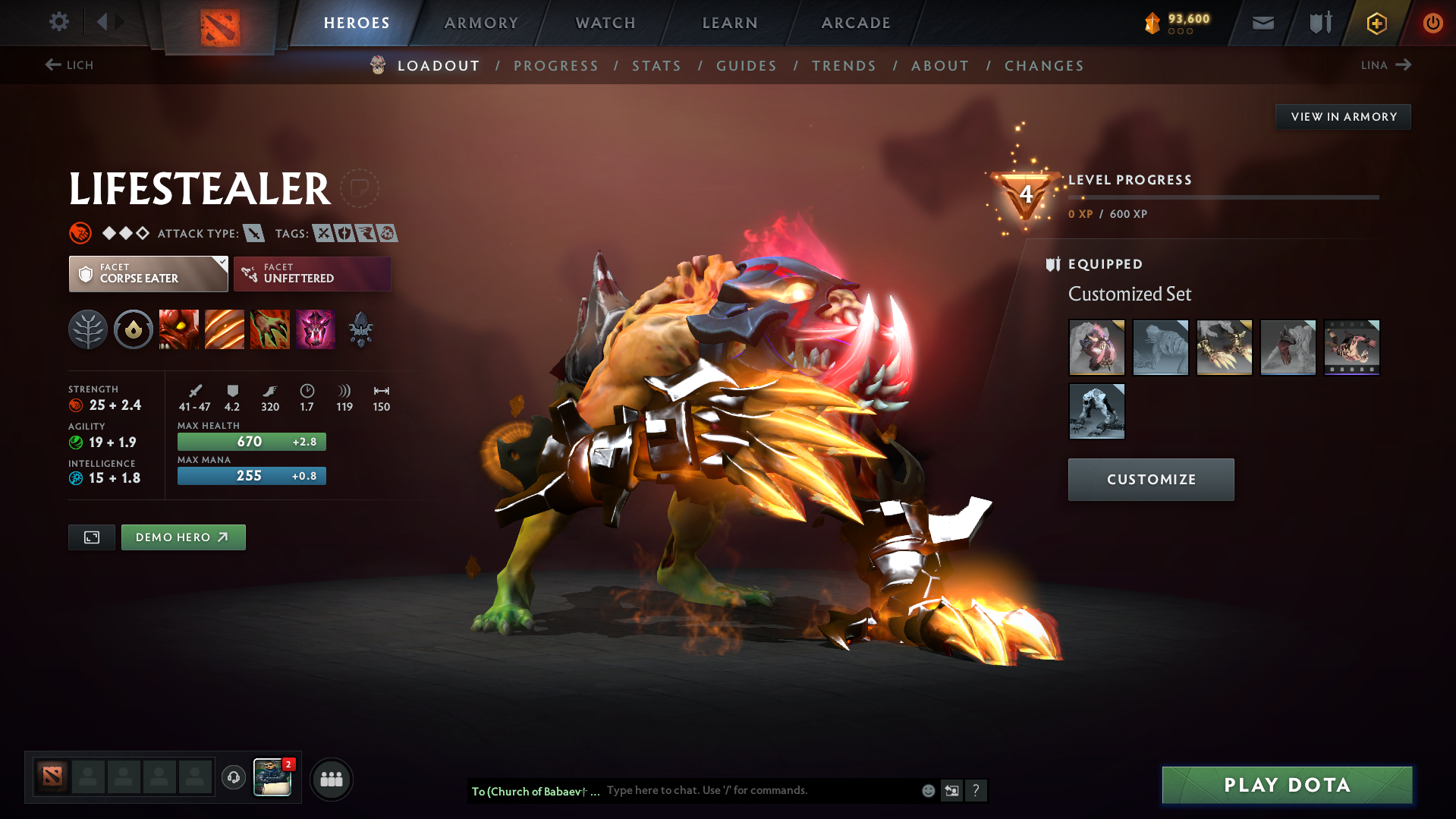Click the Infest ability icon
Image resolution: width=1456 pixels, height=819 pixels.
point(316,329)
